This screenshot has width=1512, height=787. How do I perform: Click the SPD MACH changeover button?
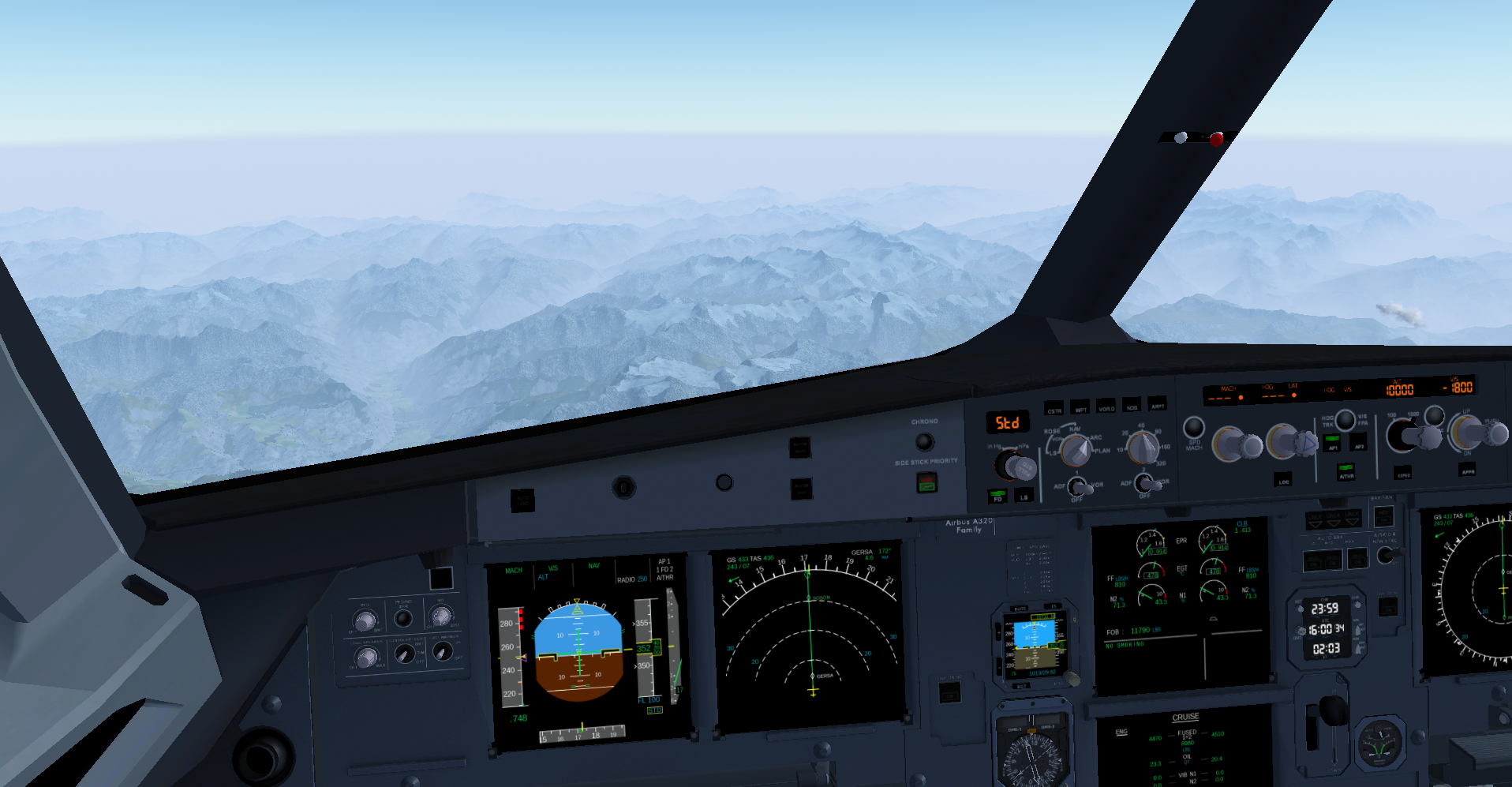click(1194, 428)
